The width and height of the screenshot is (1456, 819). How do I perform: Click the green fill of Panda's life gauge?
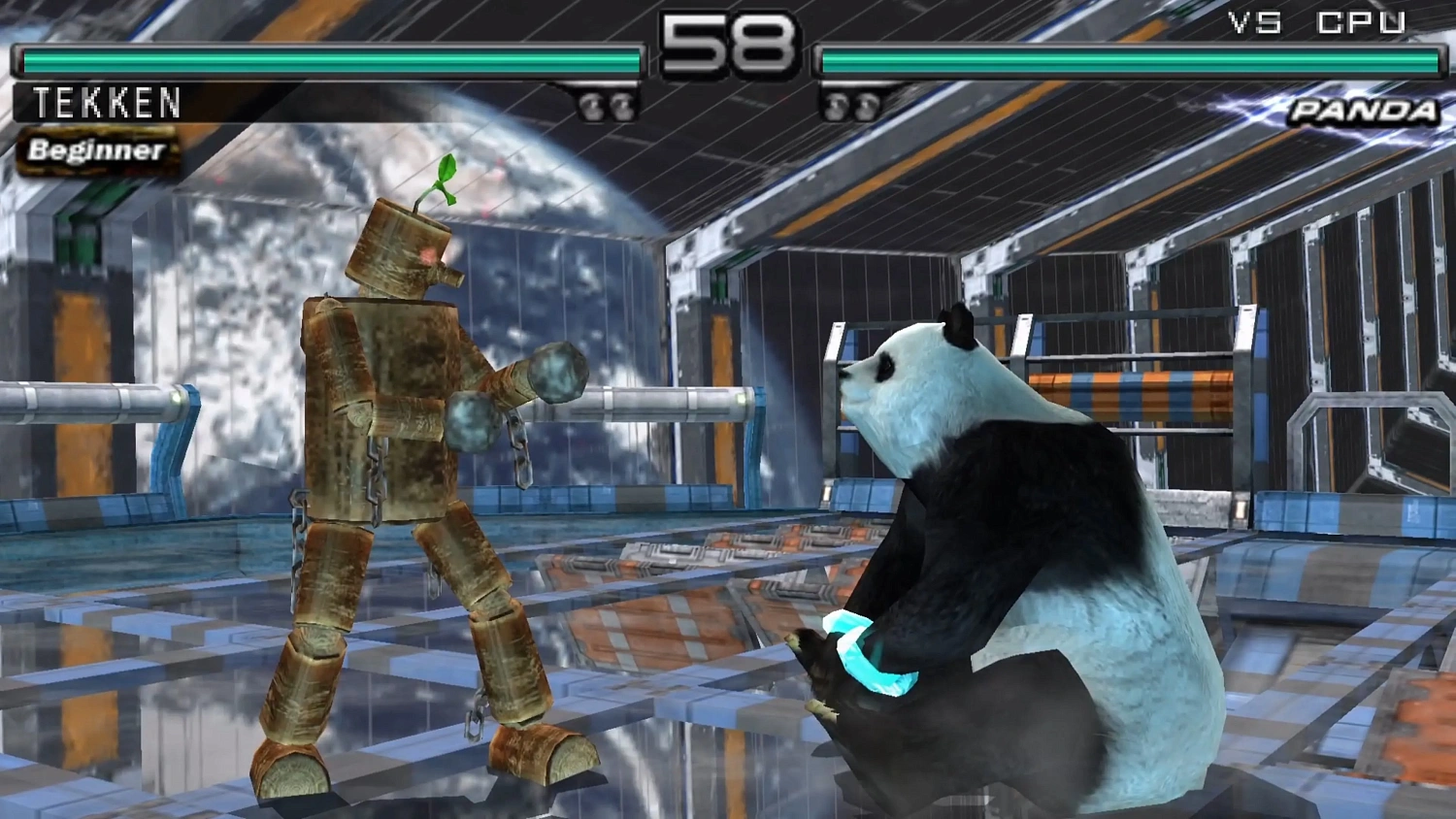(1126, 60)
